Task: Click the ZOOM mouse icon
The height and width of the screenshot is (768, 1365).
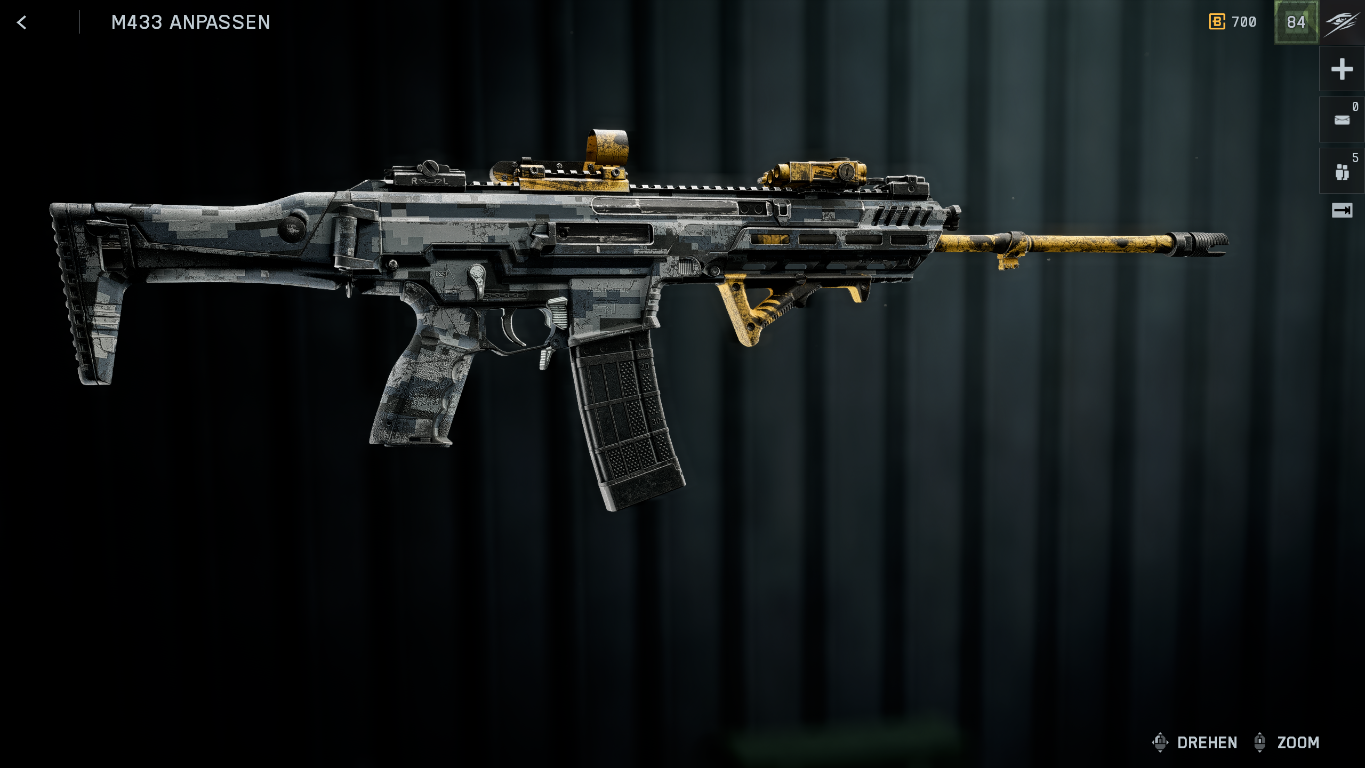Action: coord(1260,742)
